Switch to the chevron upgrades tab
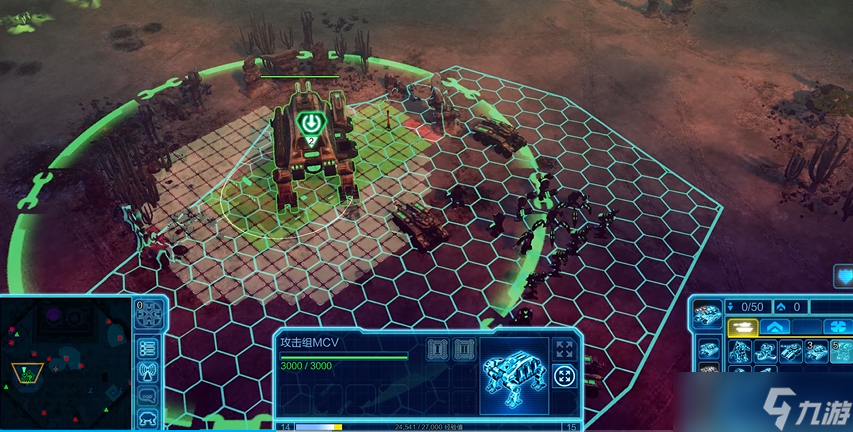 pos(776,327)
